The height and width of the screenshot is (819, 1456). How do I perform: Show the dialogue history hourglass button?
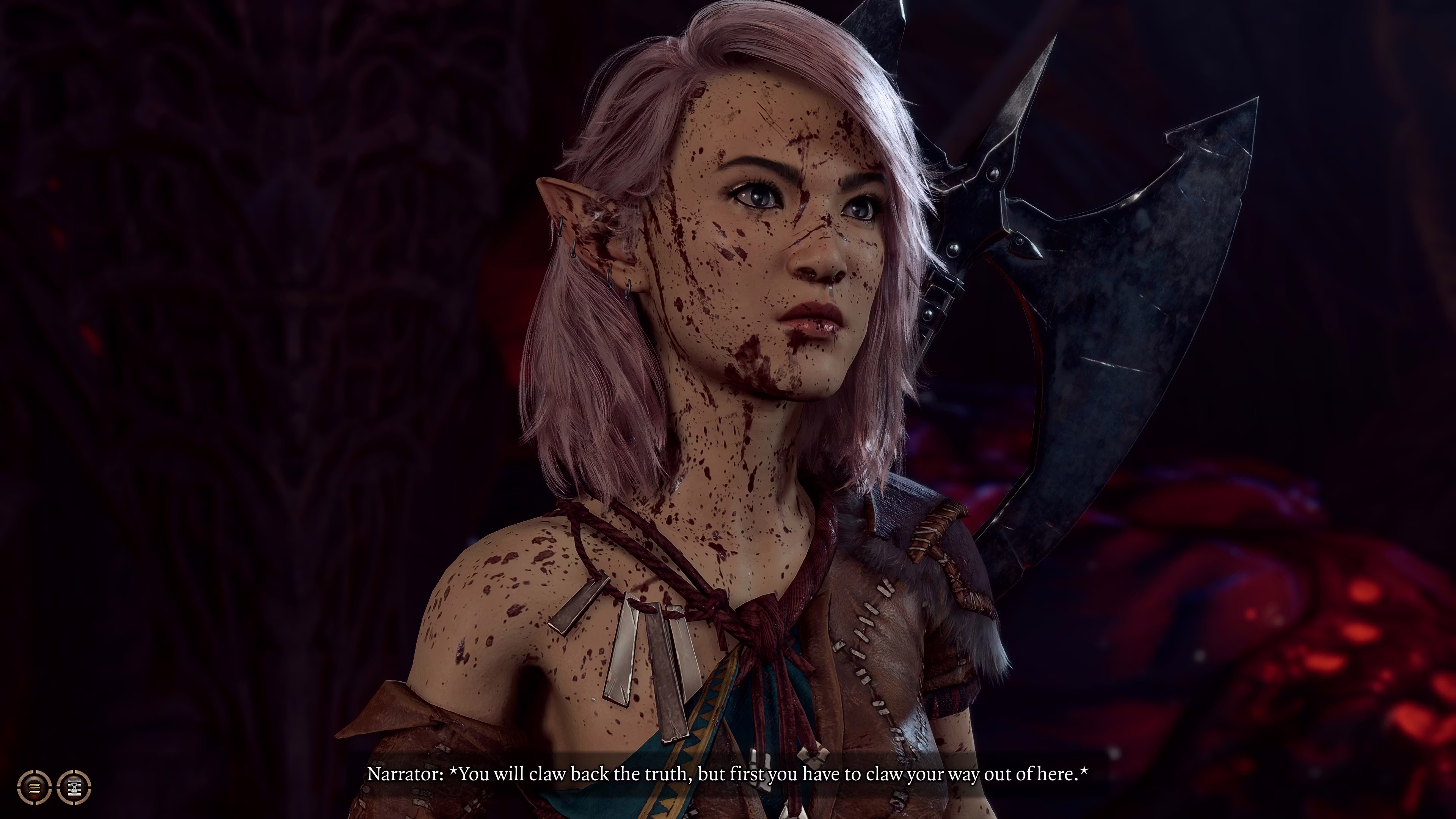click(x=74, y=786)
